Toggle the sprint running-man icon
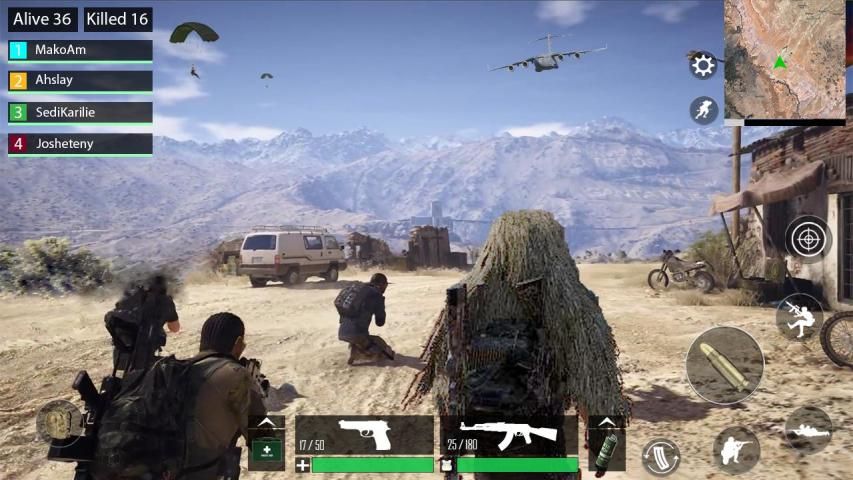The image size is (853, 480). 704,110
